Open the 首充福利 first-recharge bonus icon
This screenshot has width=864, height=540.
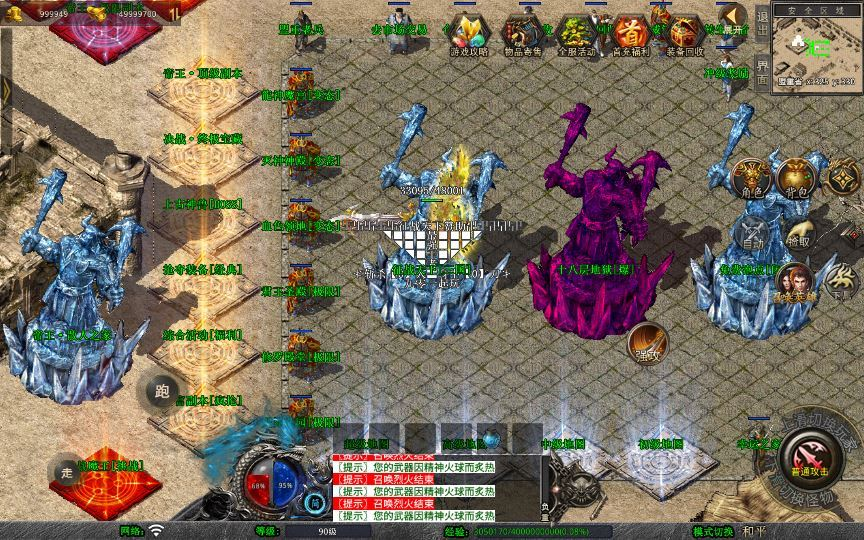pos(630,35)
